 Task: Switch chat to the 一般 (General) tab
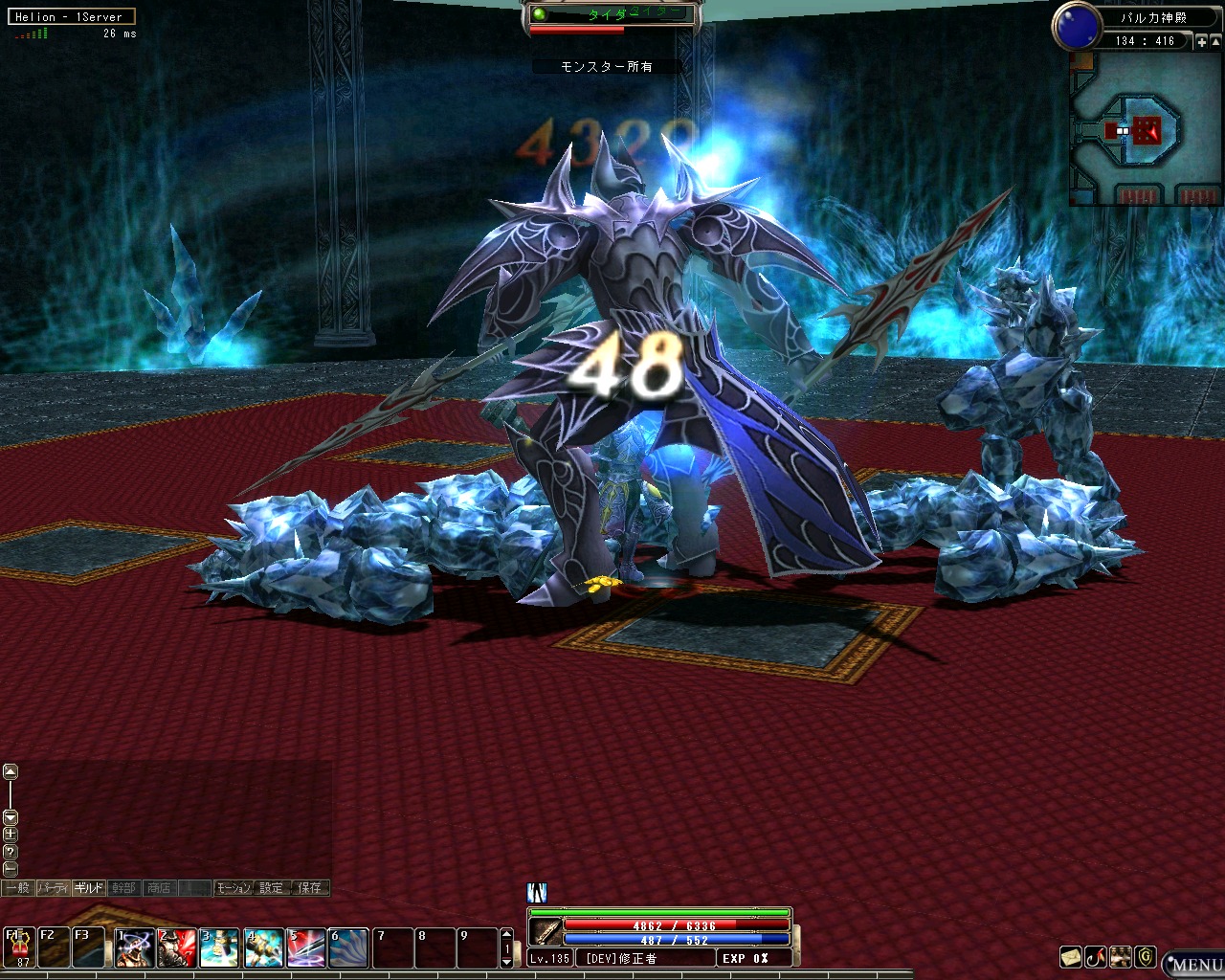(x=17, y=888)
